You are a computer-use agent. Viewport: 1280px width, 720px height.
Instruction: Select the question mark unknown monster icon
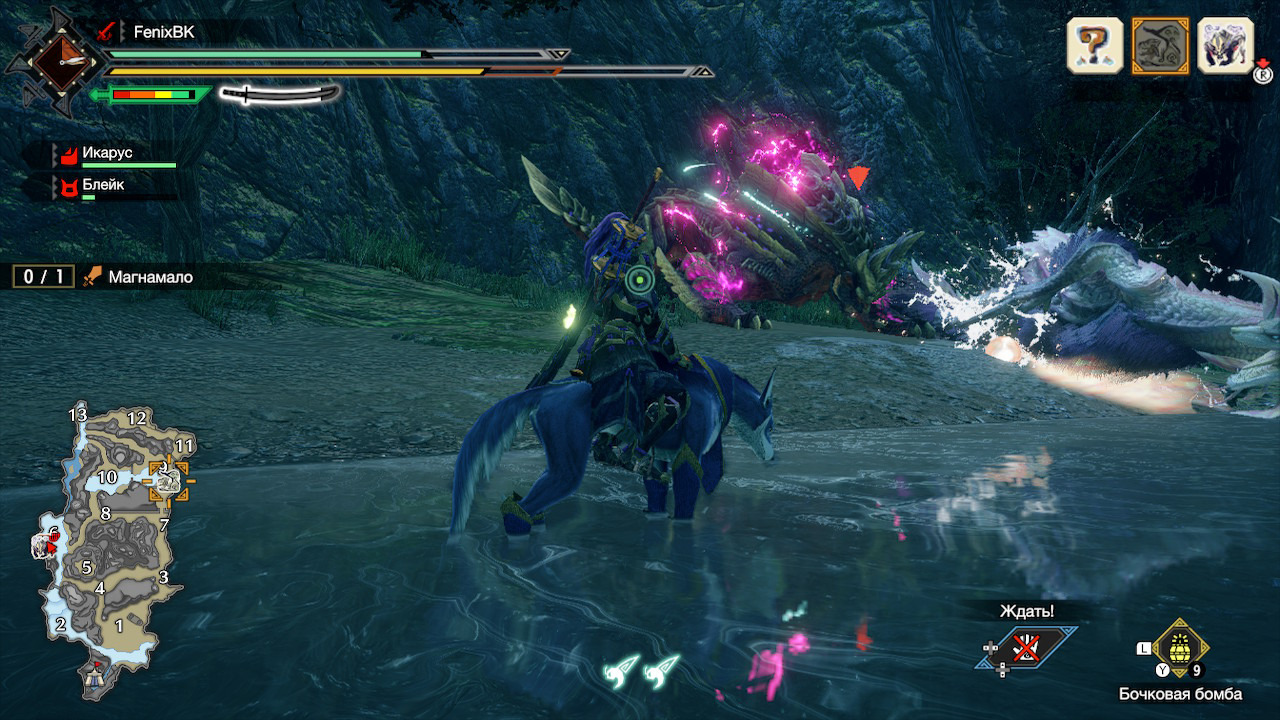pos(1095,45)
